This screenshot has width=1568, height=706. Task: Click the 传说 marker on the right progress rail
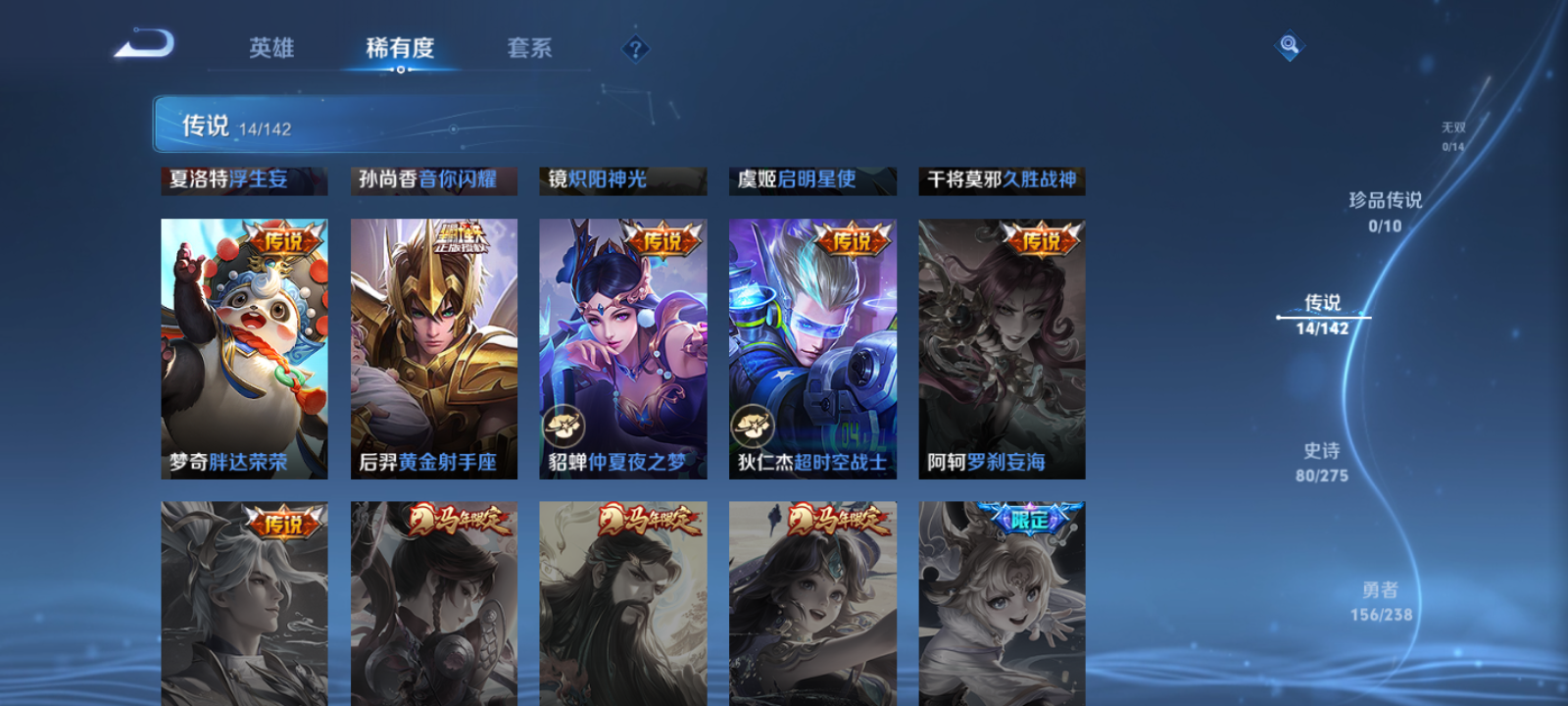(1323, 314)
